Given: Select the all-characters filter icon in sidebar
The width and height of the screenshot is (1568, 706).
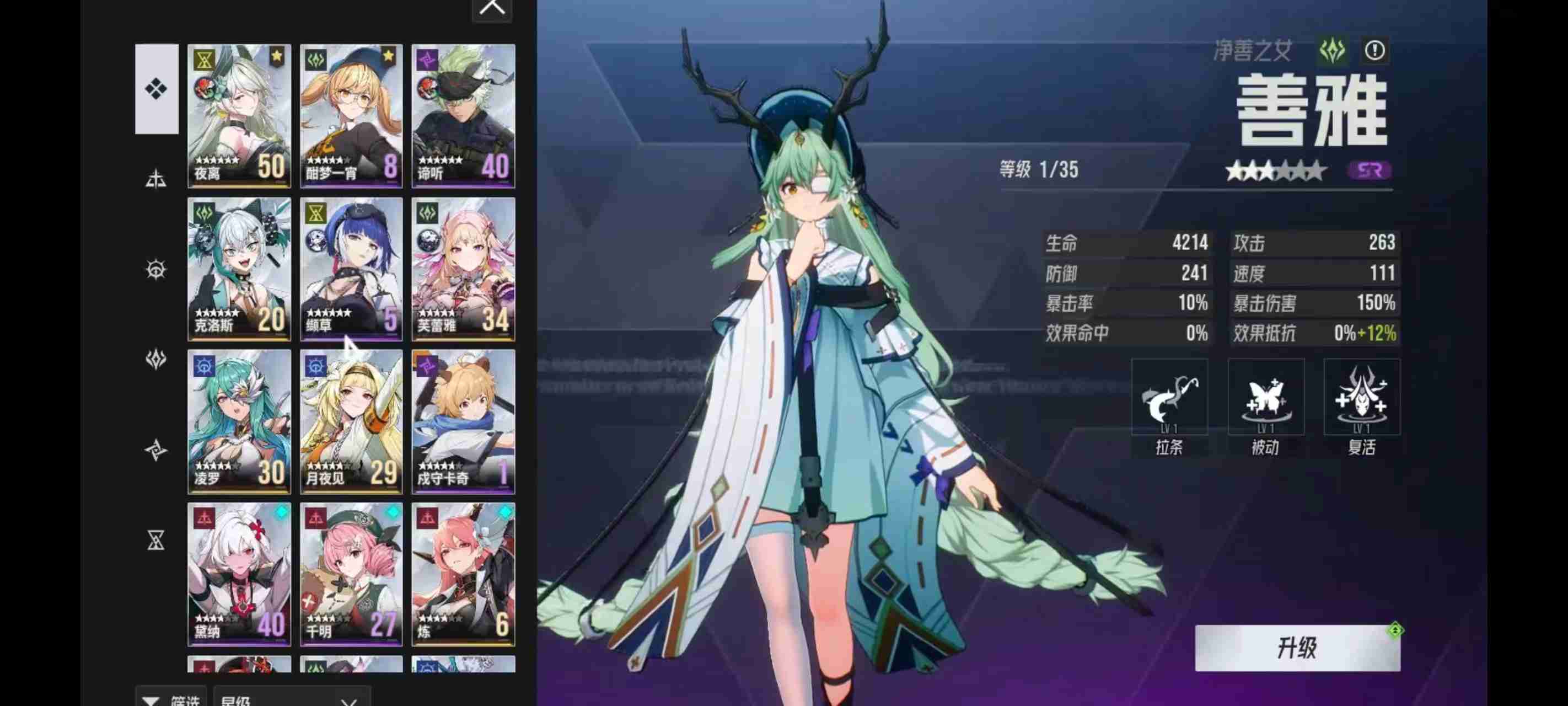Looking at the screenshot, I should coord(157,87).
